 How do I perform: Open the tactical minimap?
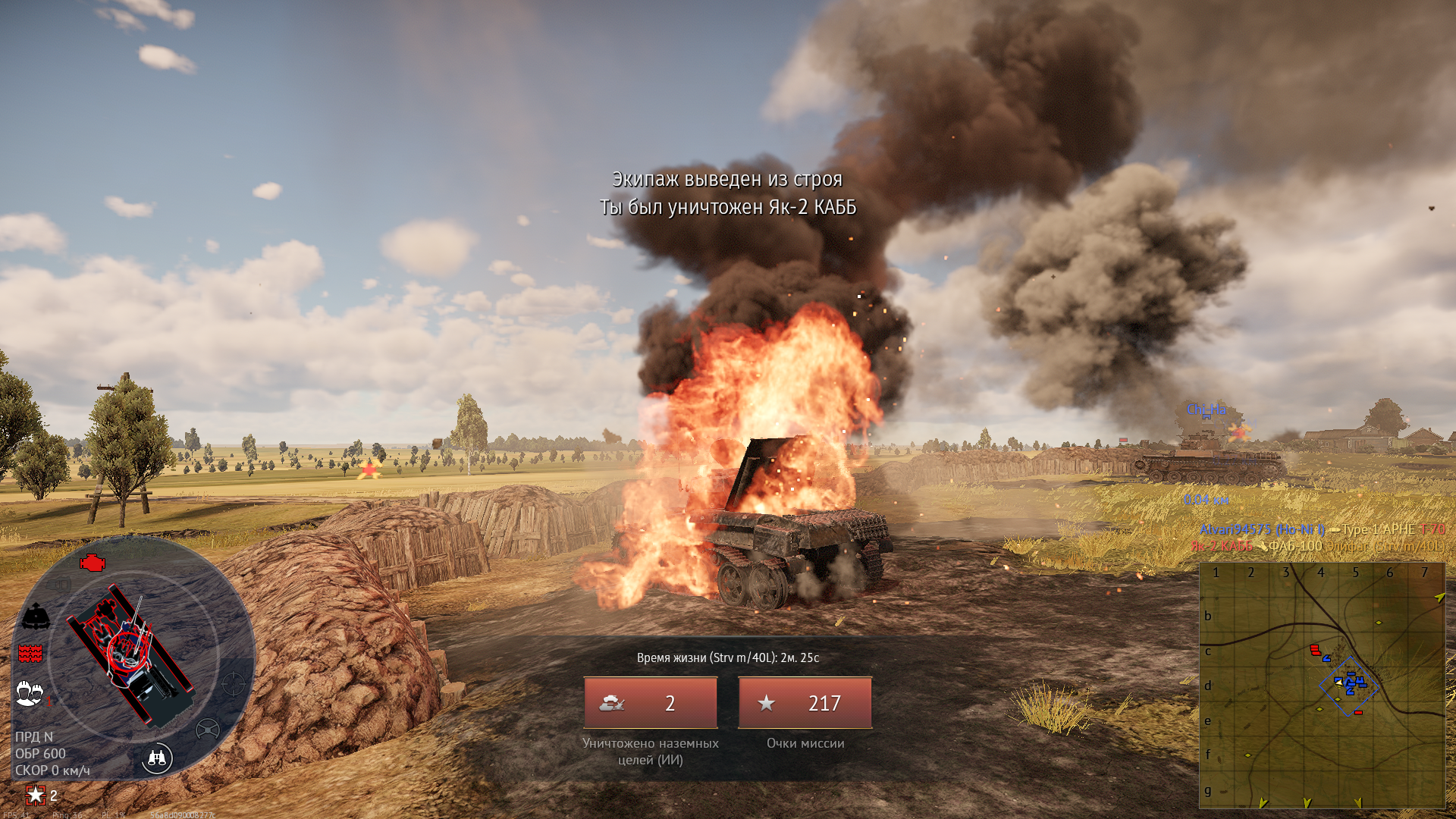(1322, 686)
